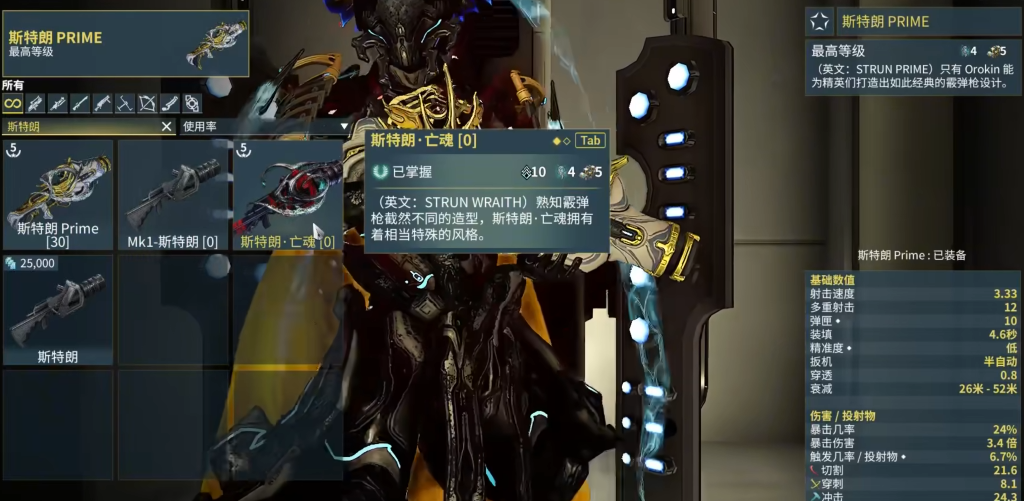This screenshot has width=1024, height=501.
Task: Filter weapons by the bow icon
Action: pyautogui.click(x=147, y=103)
